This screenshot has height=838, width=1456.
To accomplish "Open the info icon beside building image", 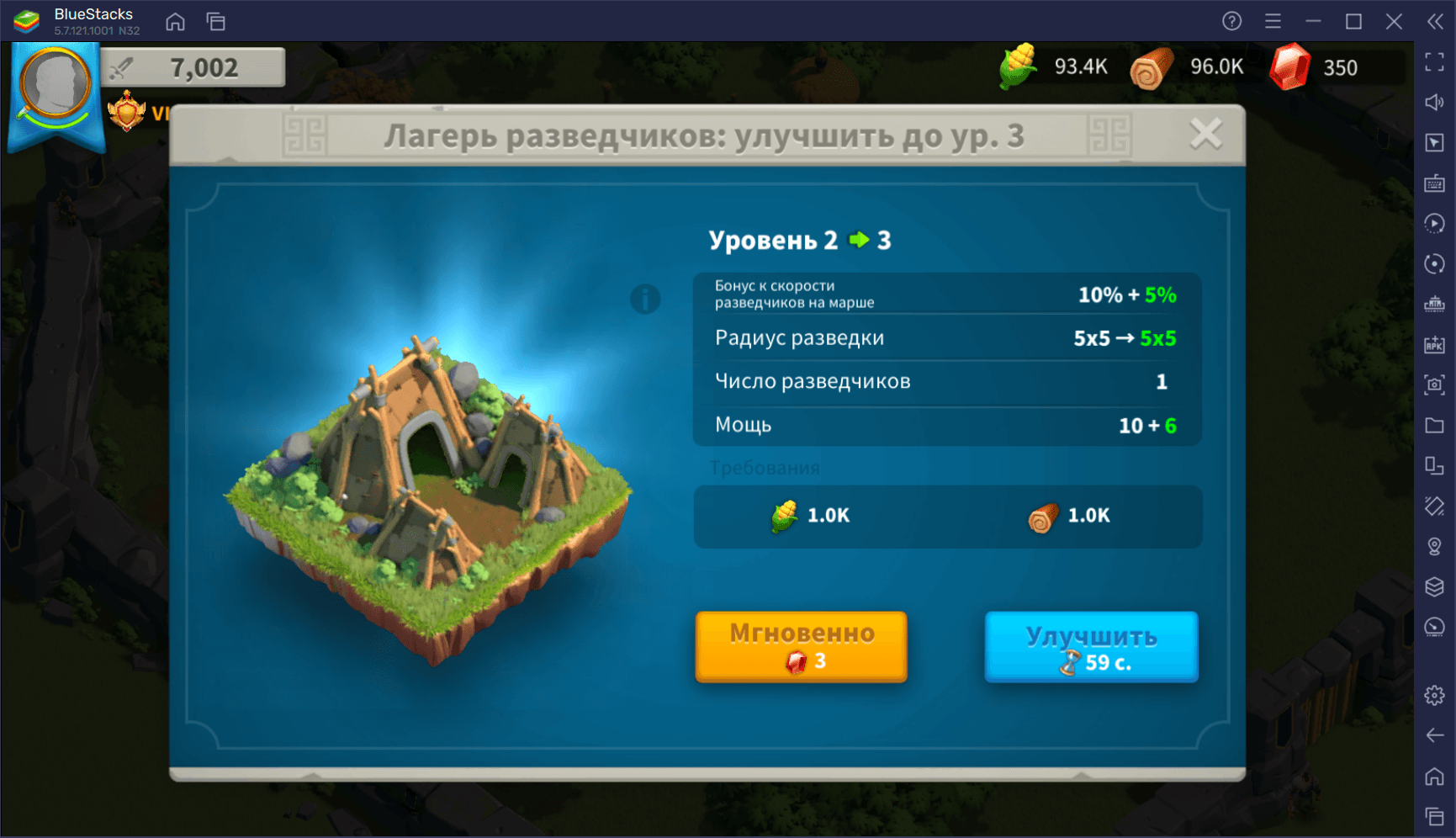I will (x=645, y=299).
